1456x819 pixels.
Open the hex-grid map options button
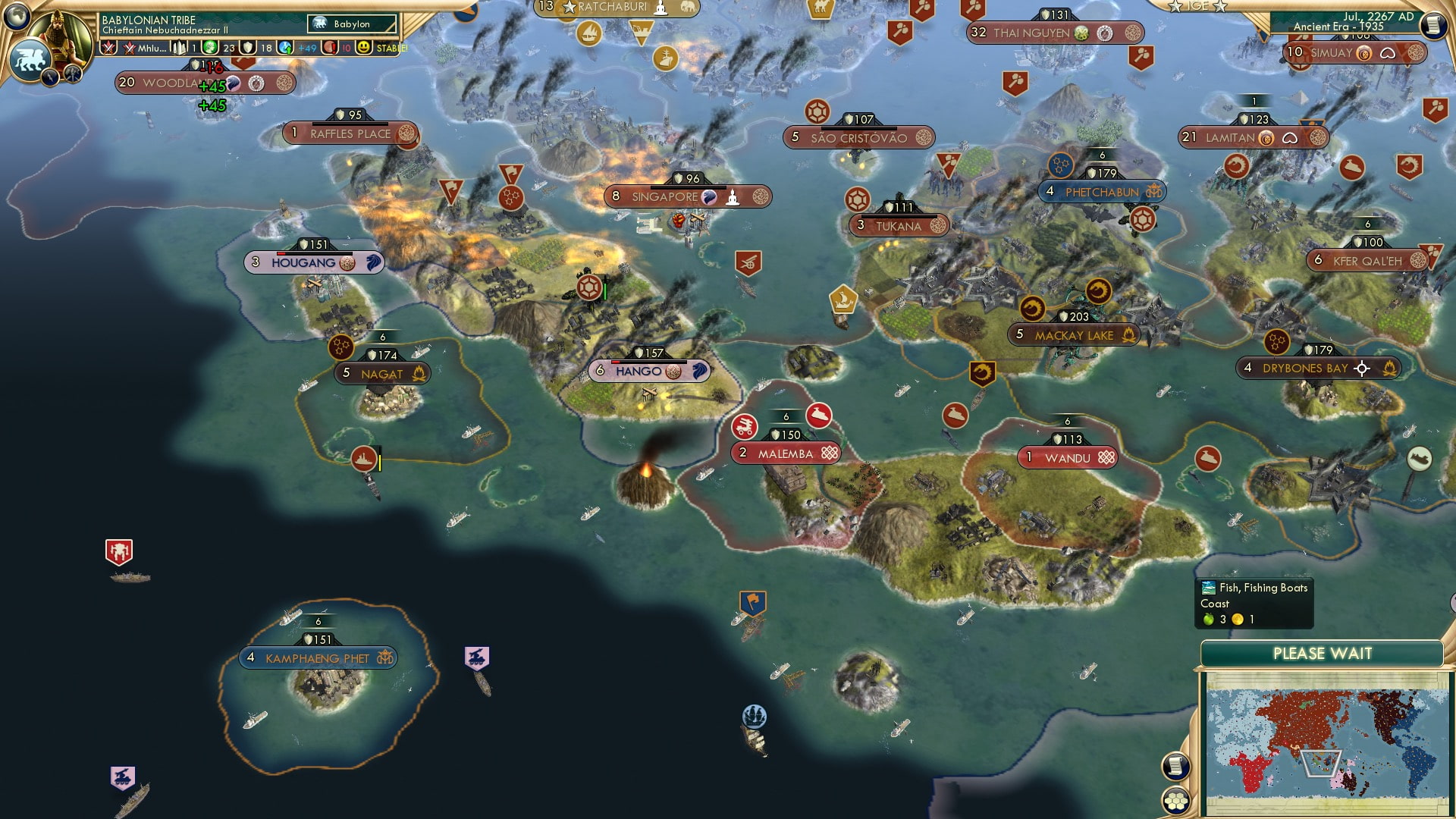pos(1175,801)
